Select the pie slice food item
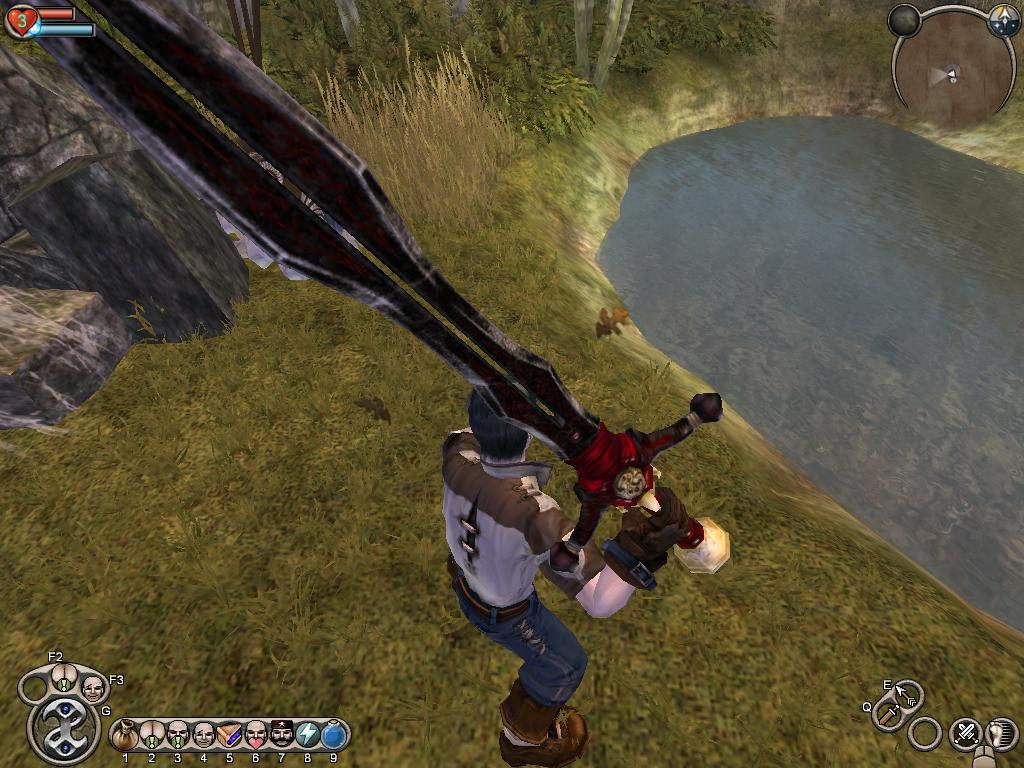Image resolution: width=1024 pixels, height=768 pixels. [229, 735]
